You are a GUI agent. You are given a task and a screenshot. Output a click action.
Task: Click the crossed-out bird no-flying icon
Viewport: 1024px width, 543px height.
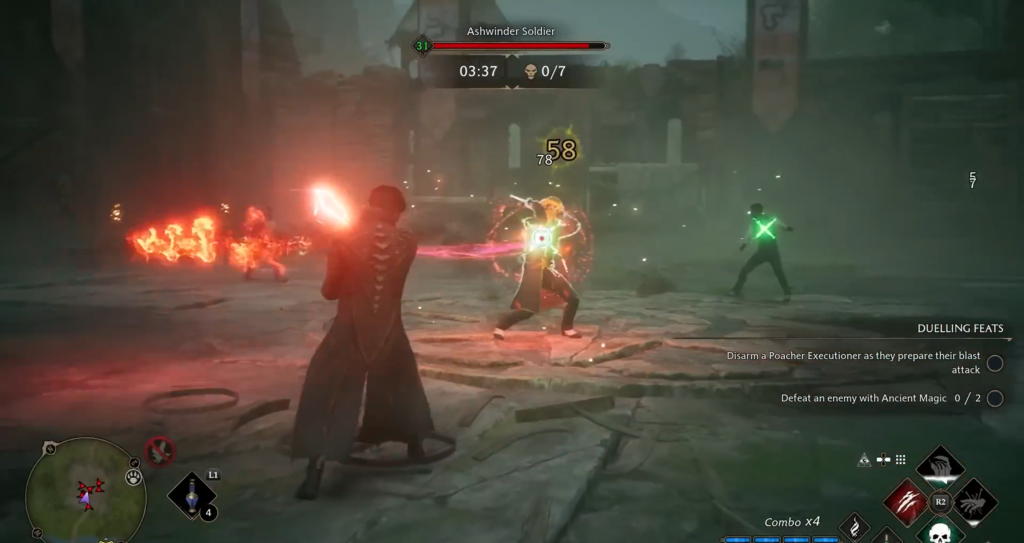pos(160,451)
